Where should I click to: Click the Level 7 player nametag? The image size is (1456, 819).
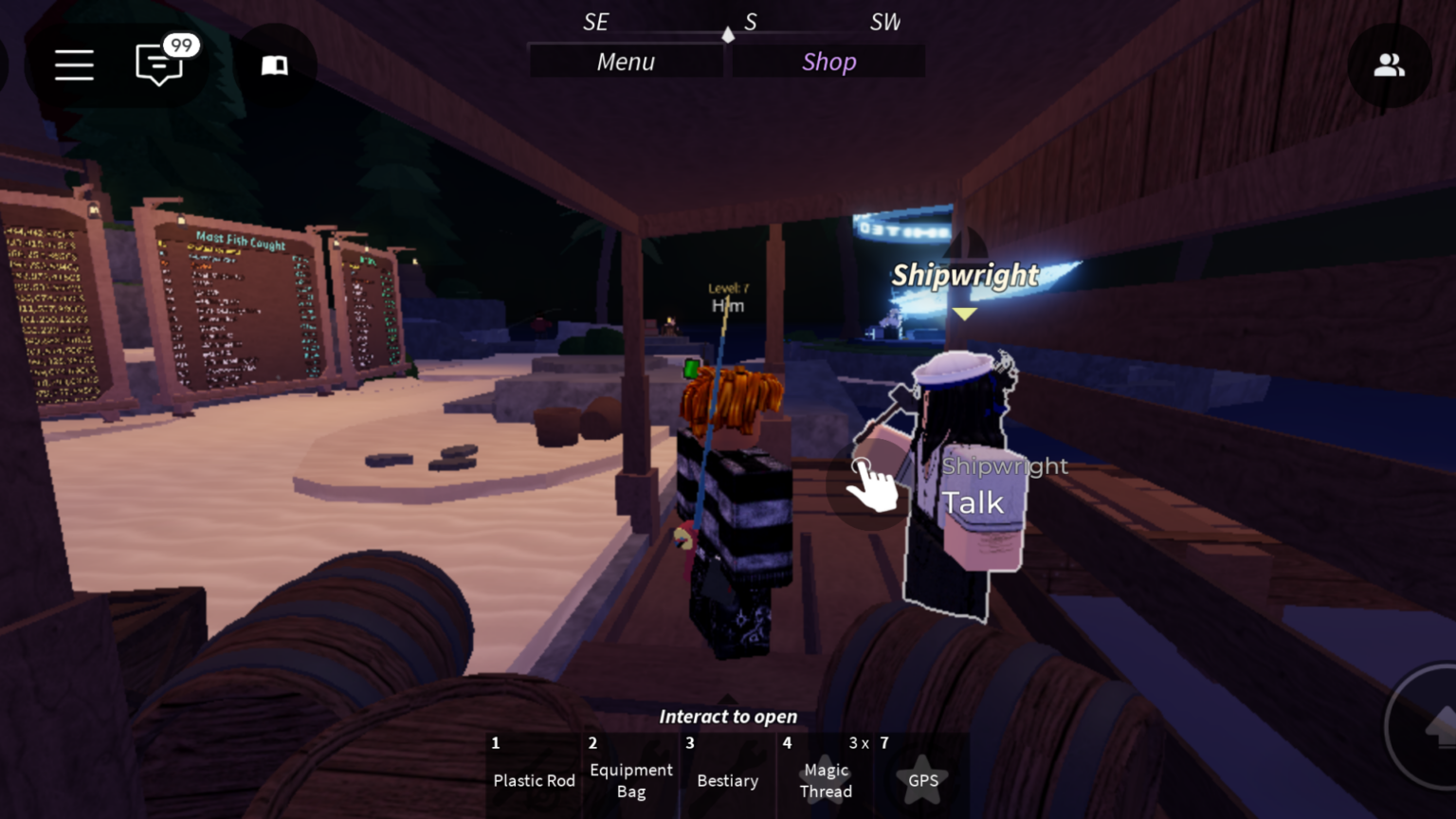[x=727, y=297]
